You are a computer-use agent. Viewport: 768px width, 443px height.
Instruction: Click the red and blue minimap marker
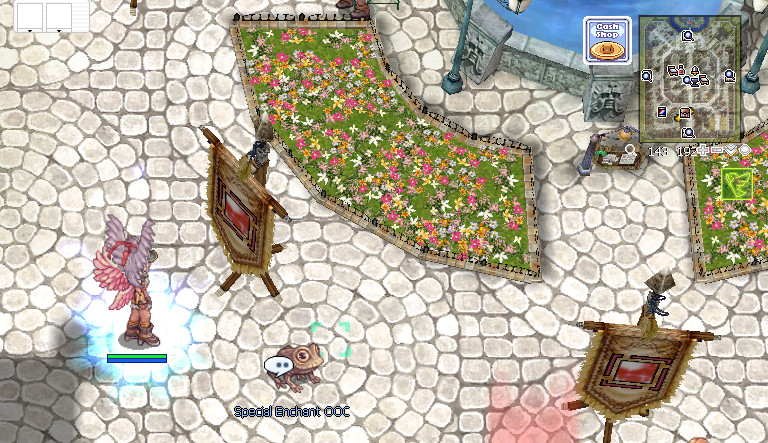tap(662, 112)
